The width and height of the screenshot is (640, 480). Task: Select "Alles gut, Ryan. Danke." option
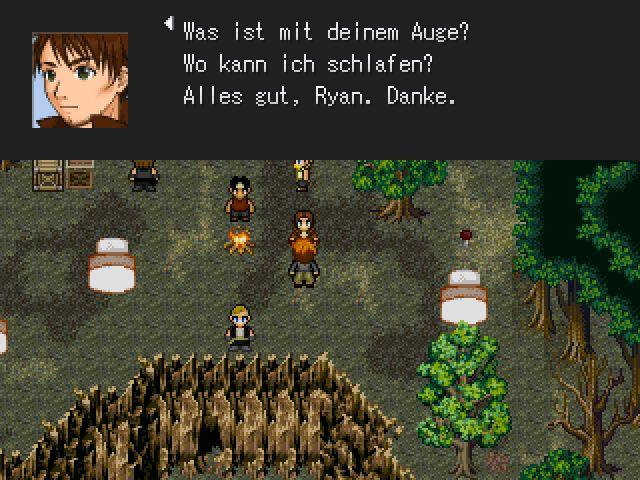tap(320, 98)
